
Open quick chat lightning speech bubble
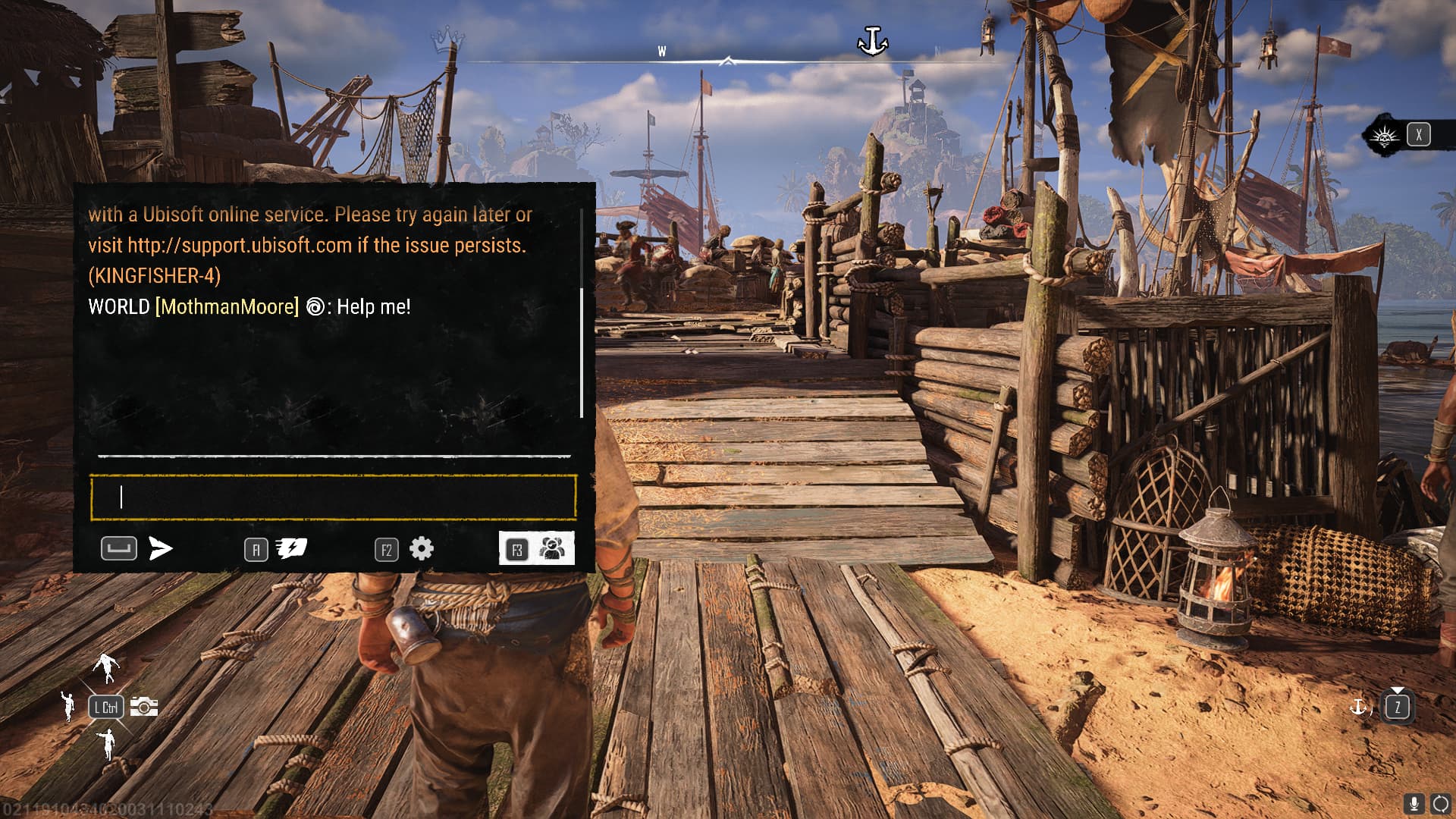[x=291, y=548]
